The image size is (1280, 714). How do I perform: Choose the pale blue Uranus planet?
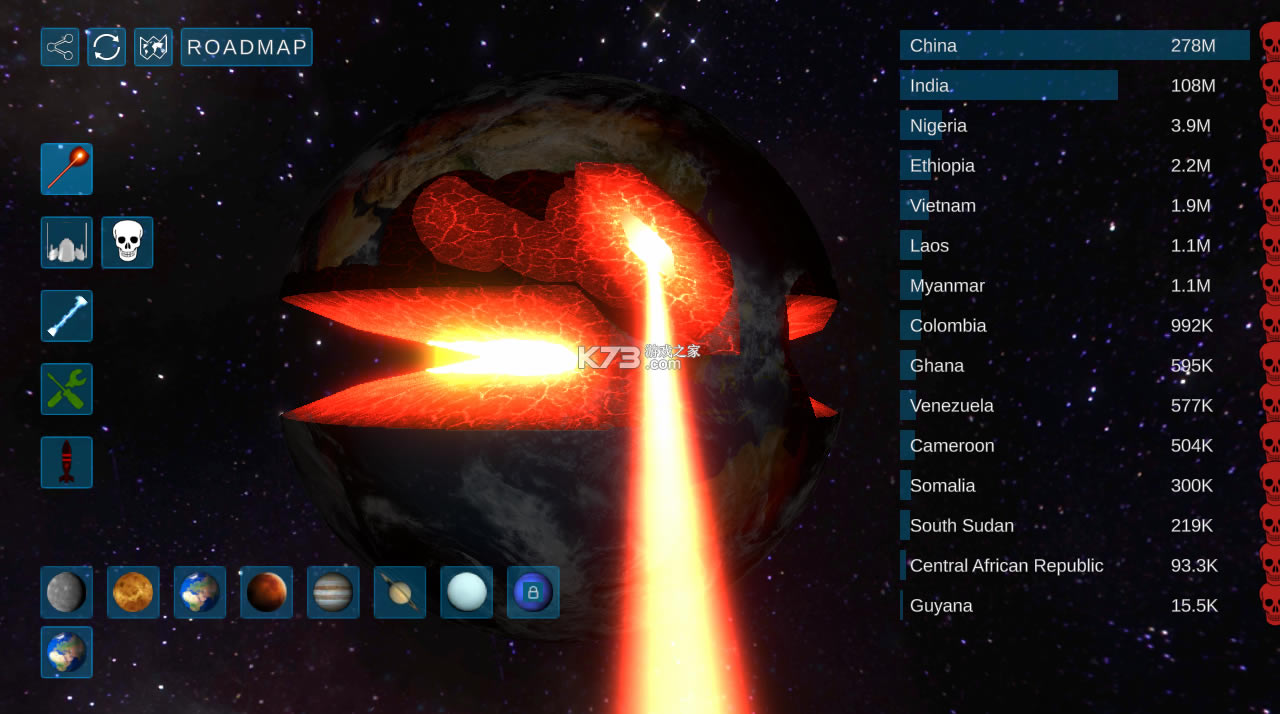466,592
